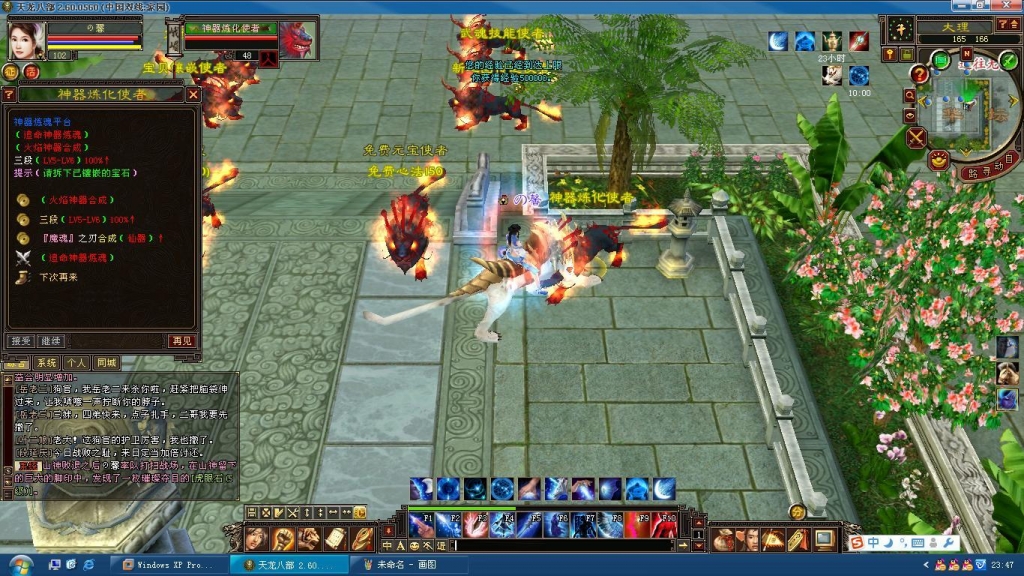The width and height of the screenshot is (1024, 576).
Task: Open the dialog's question mark help button
Action: click(x=9, y=95)
